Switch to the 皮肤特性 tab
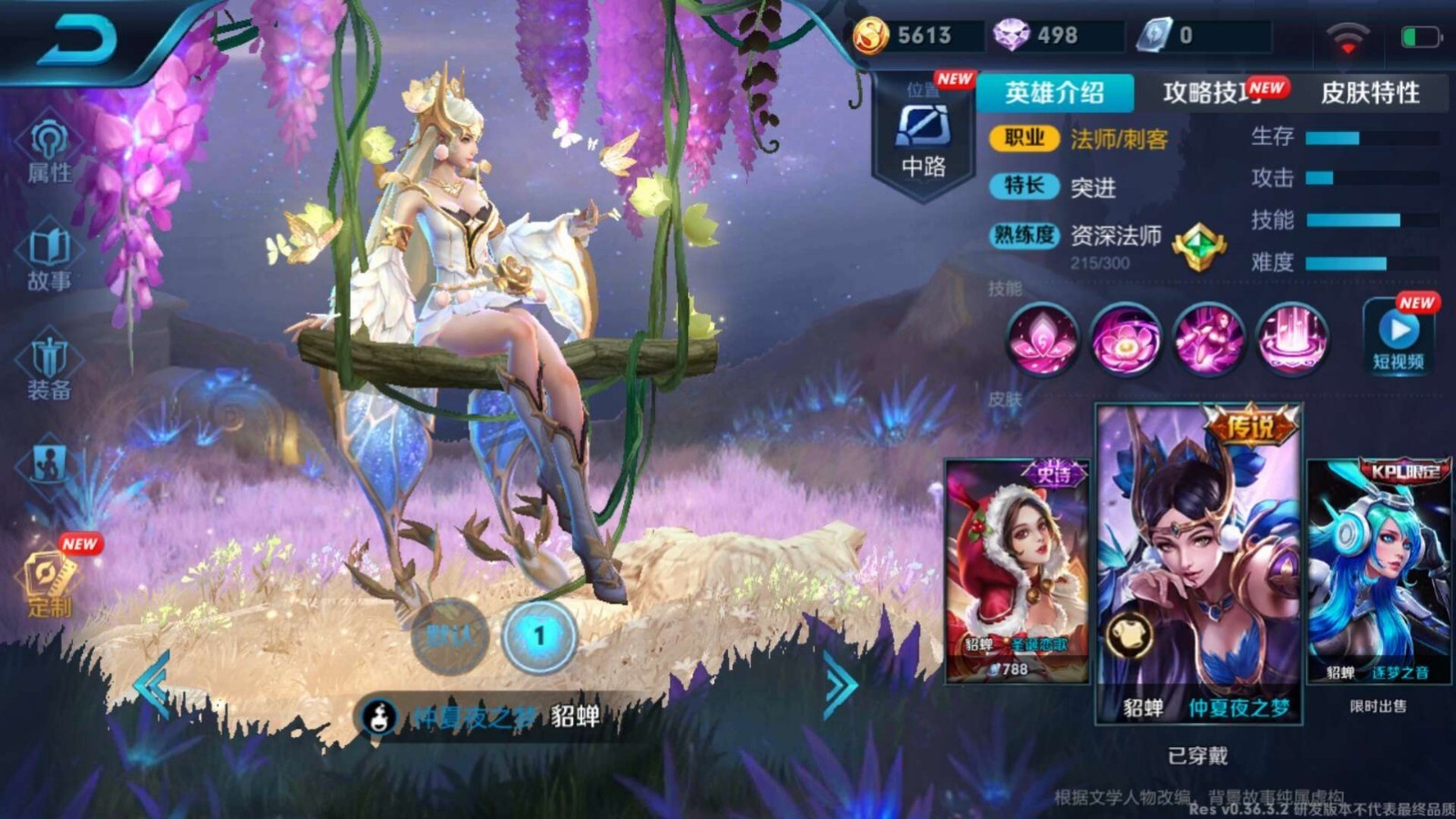 click(x=1371, y=94)
